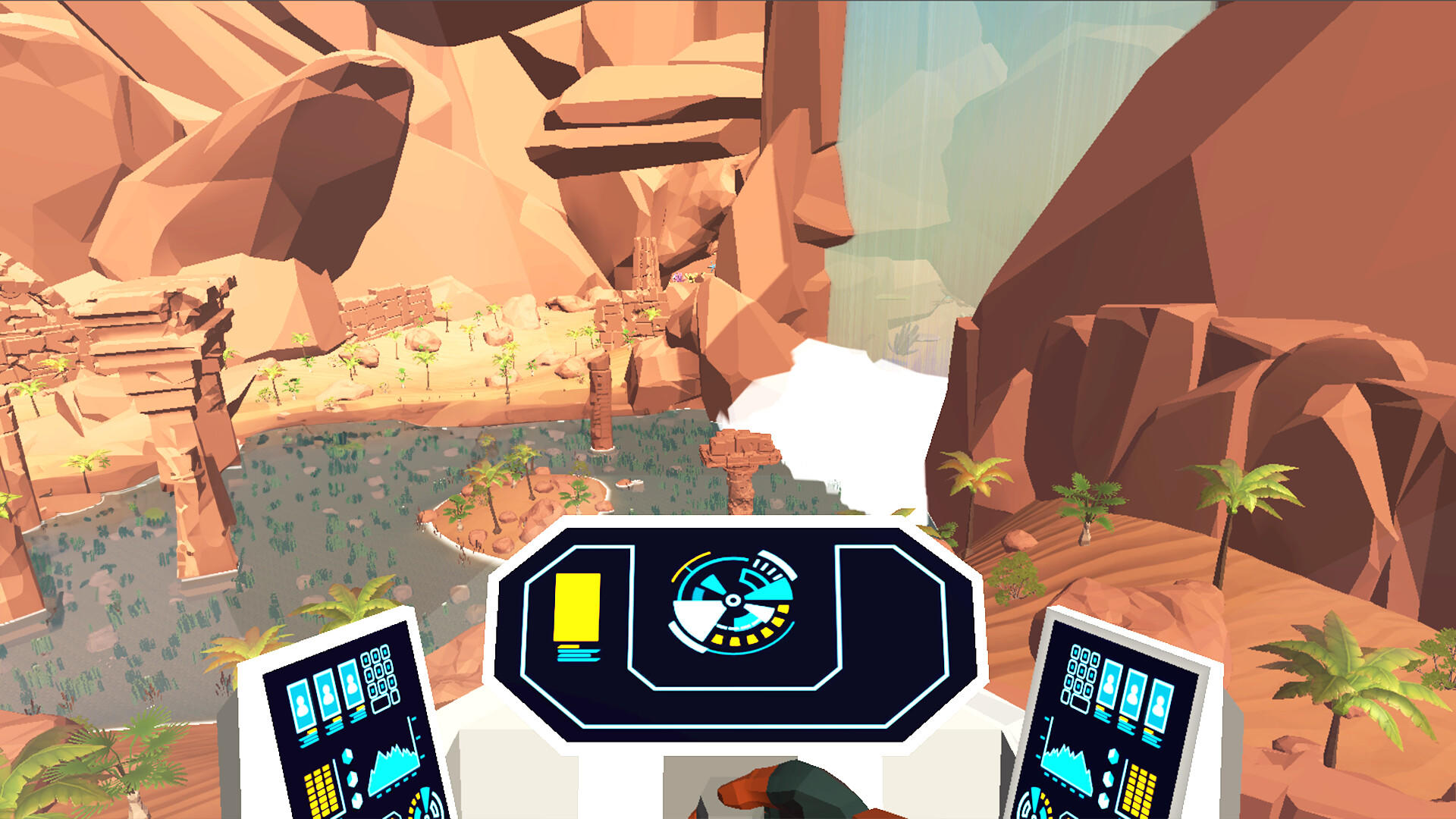Open the line graph display on left panel
1456x819 pixels.
395,768
